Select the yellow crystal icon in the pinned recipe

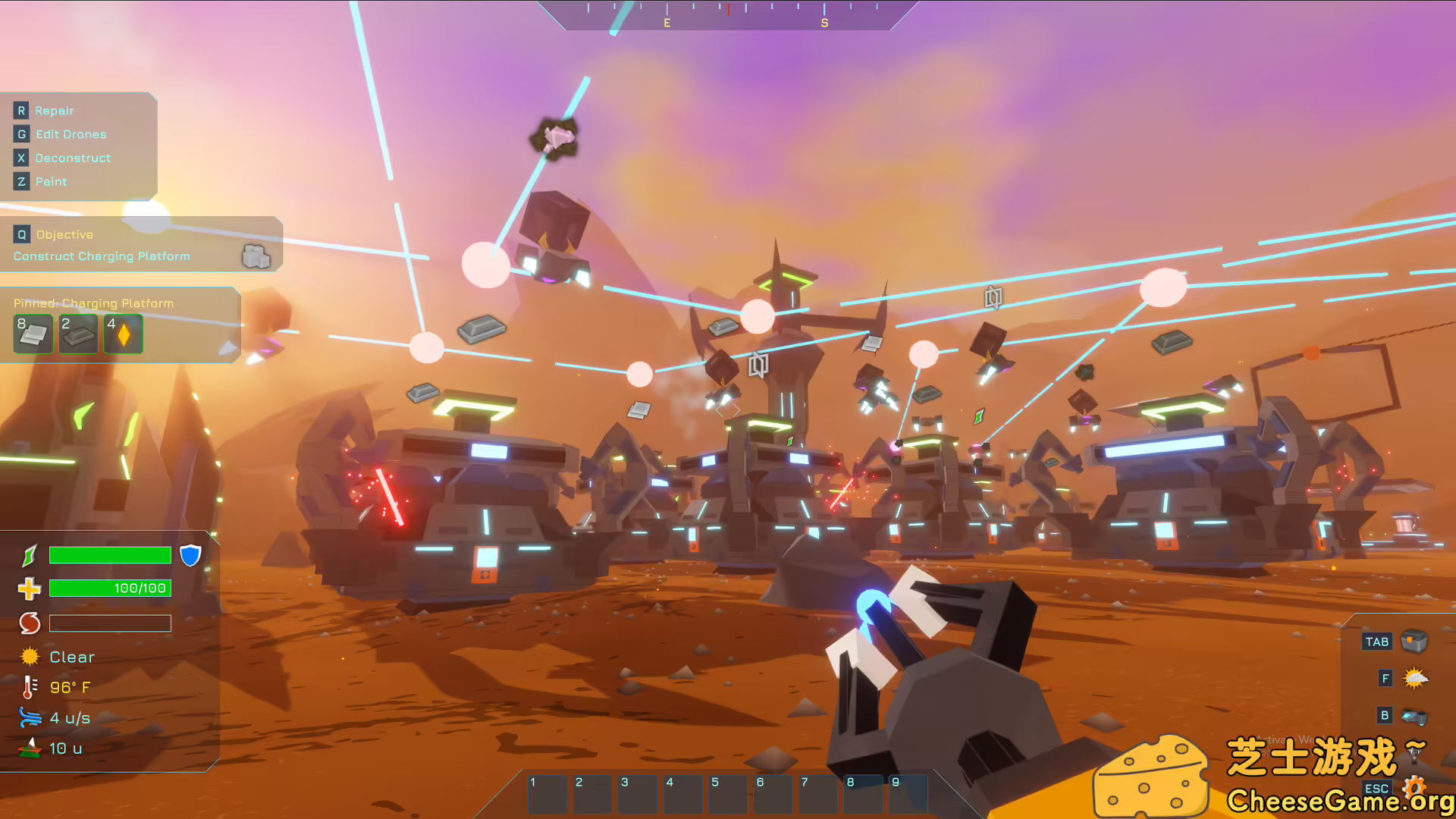123,333
